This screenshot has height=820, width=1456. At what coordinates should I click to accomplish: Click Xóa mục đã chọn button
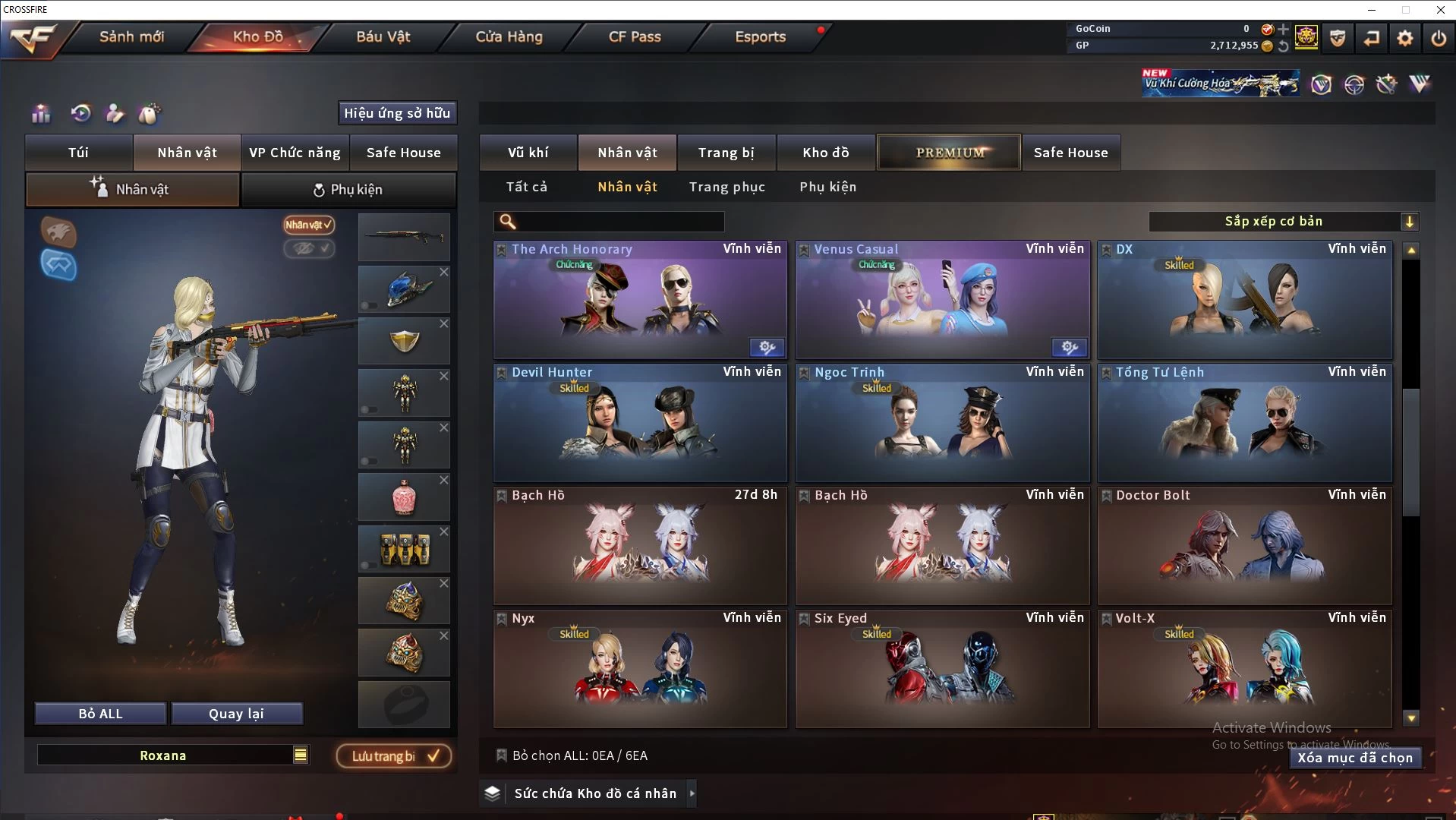tap(1354, 758)
